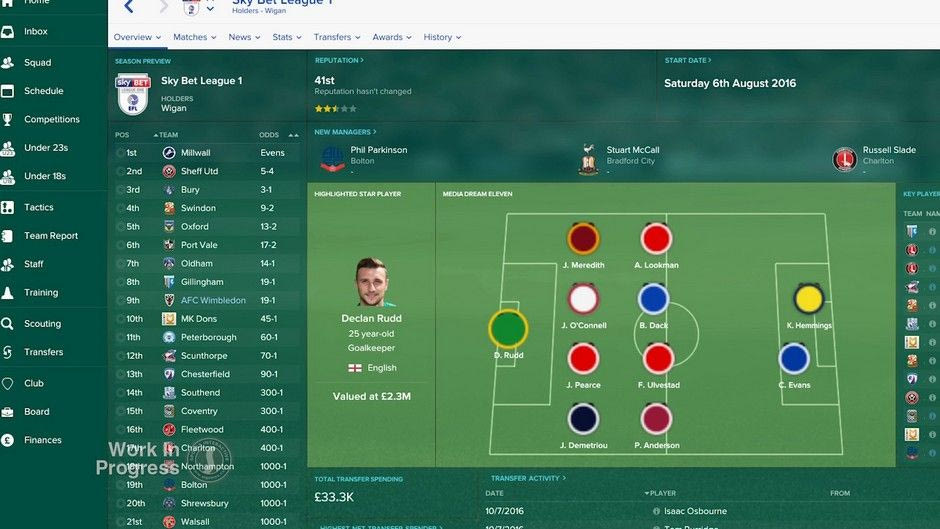Open the Inbox from the sidebar

pos(36,32)
